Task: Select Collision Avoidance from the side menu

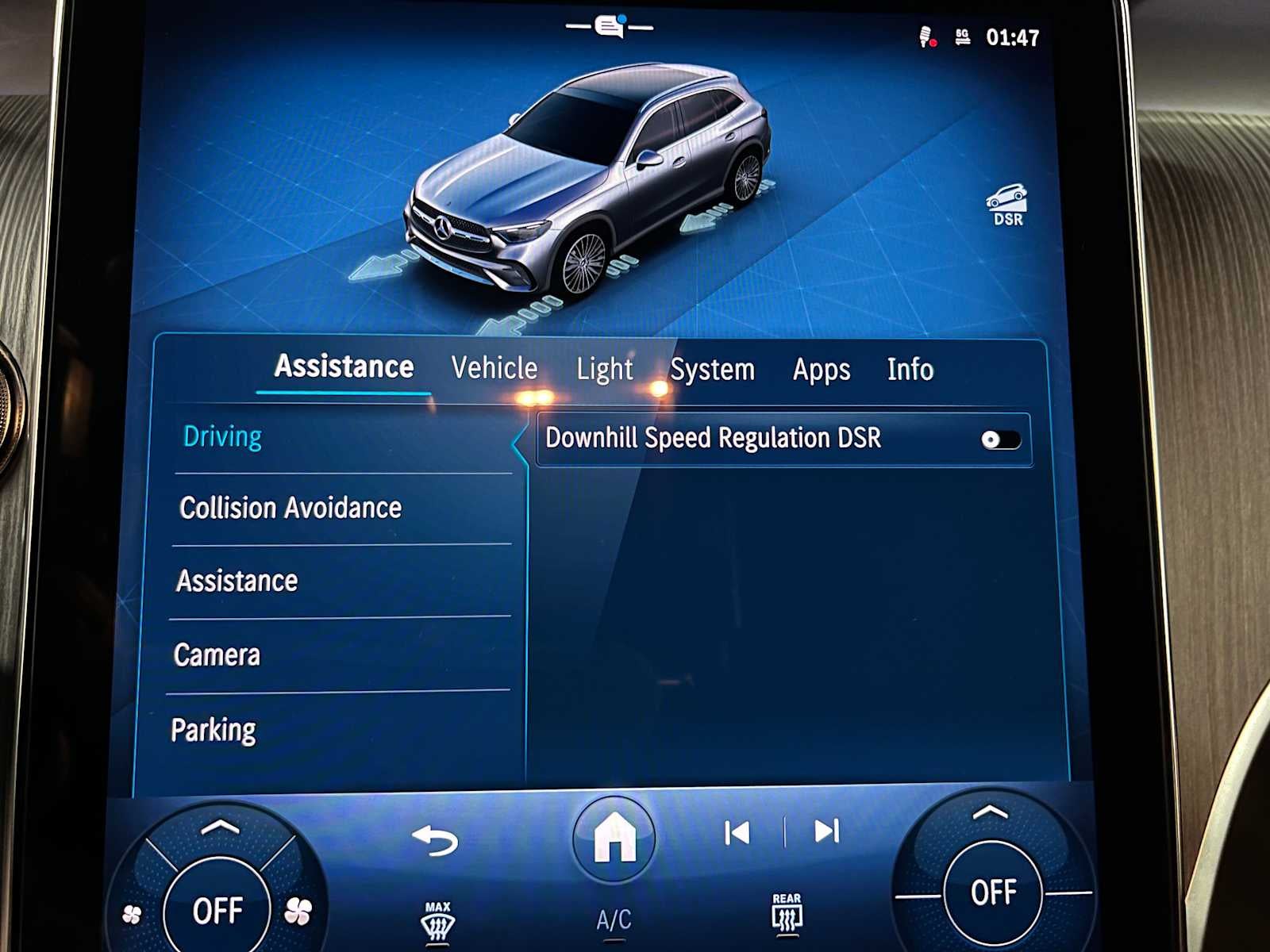Action: point(291,507)
